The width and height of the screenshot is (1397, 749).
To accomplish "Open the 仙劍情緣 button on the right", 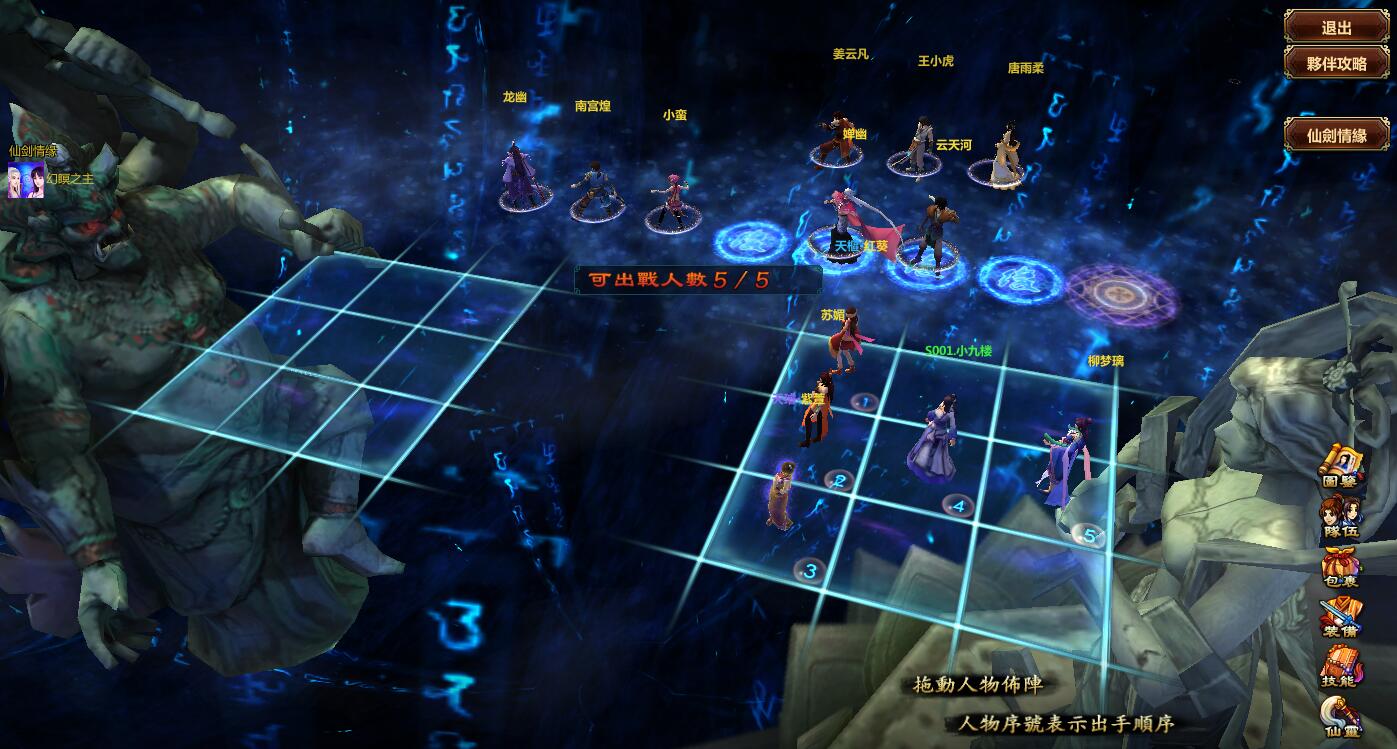I will pyautogui.click(x=1336, y=135).
